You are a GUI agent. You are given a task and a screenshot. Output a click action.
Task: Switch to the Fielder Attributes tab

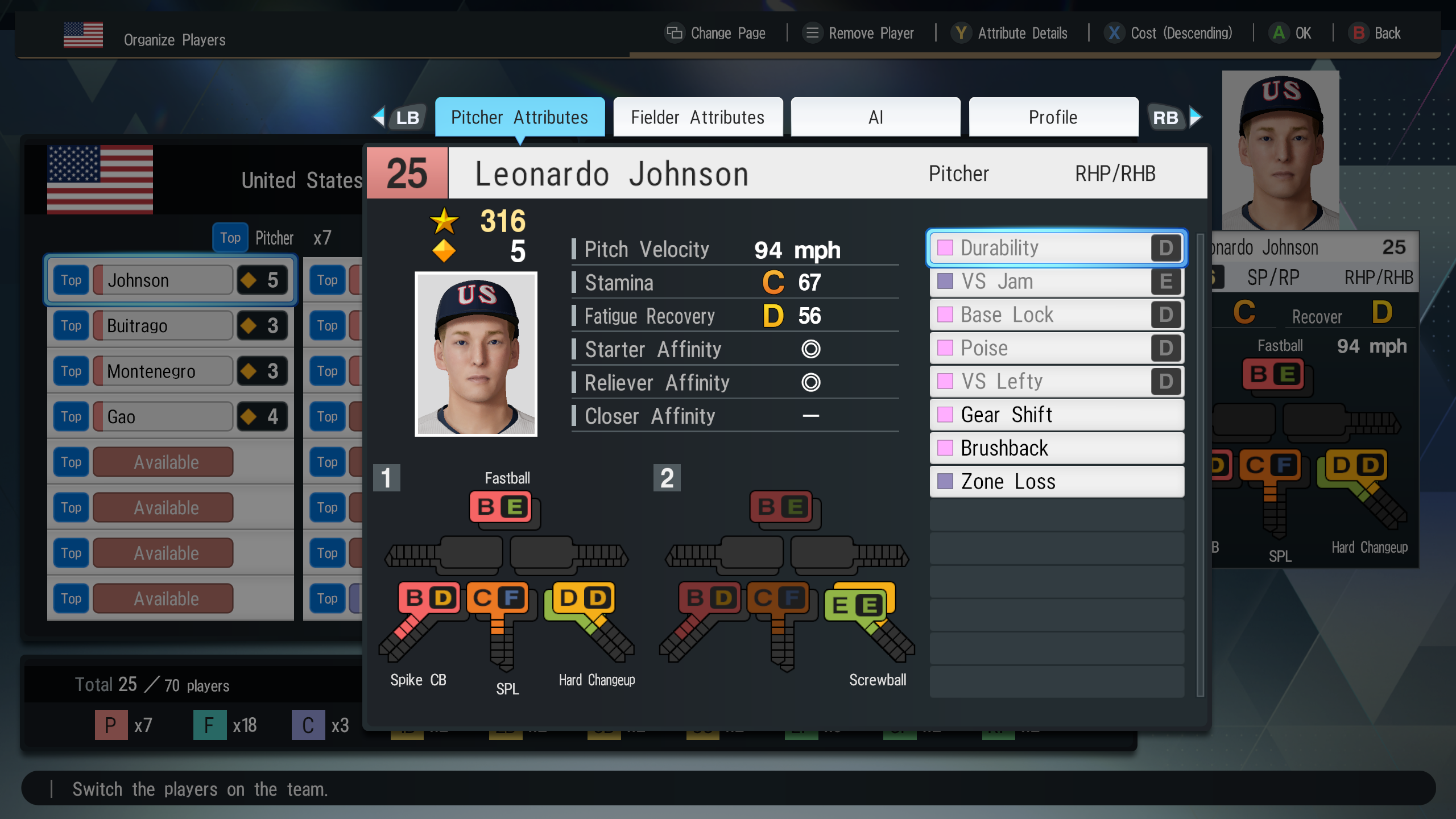tap(698, 117)
